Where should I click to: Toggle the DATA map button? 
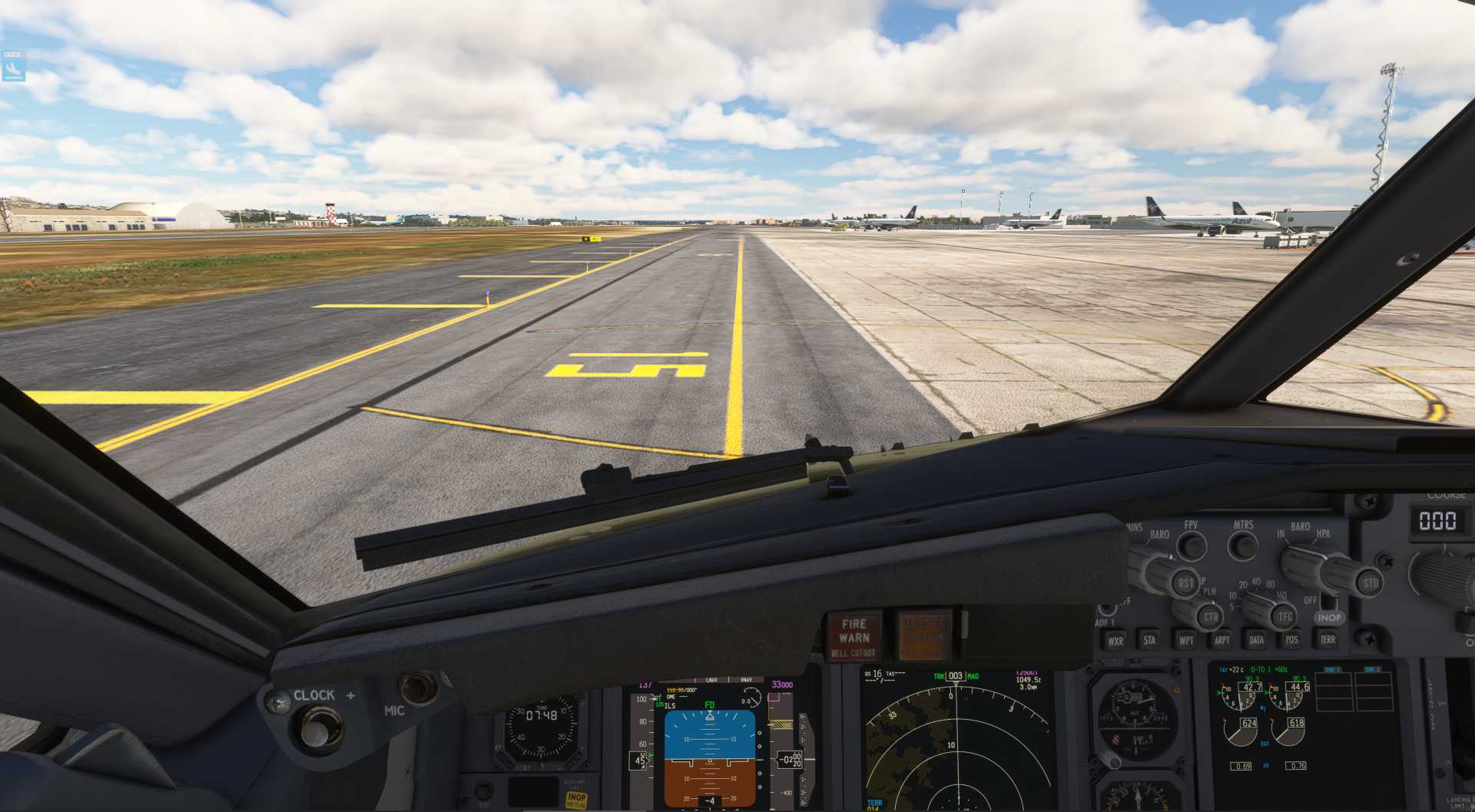click(x=1257, y=640)
